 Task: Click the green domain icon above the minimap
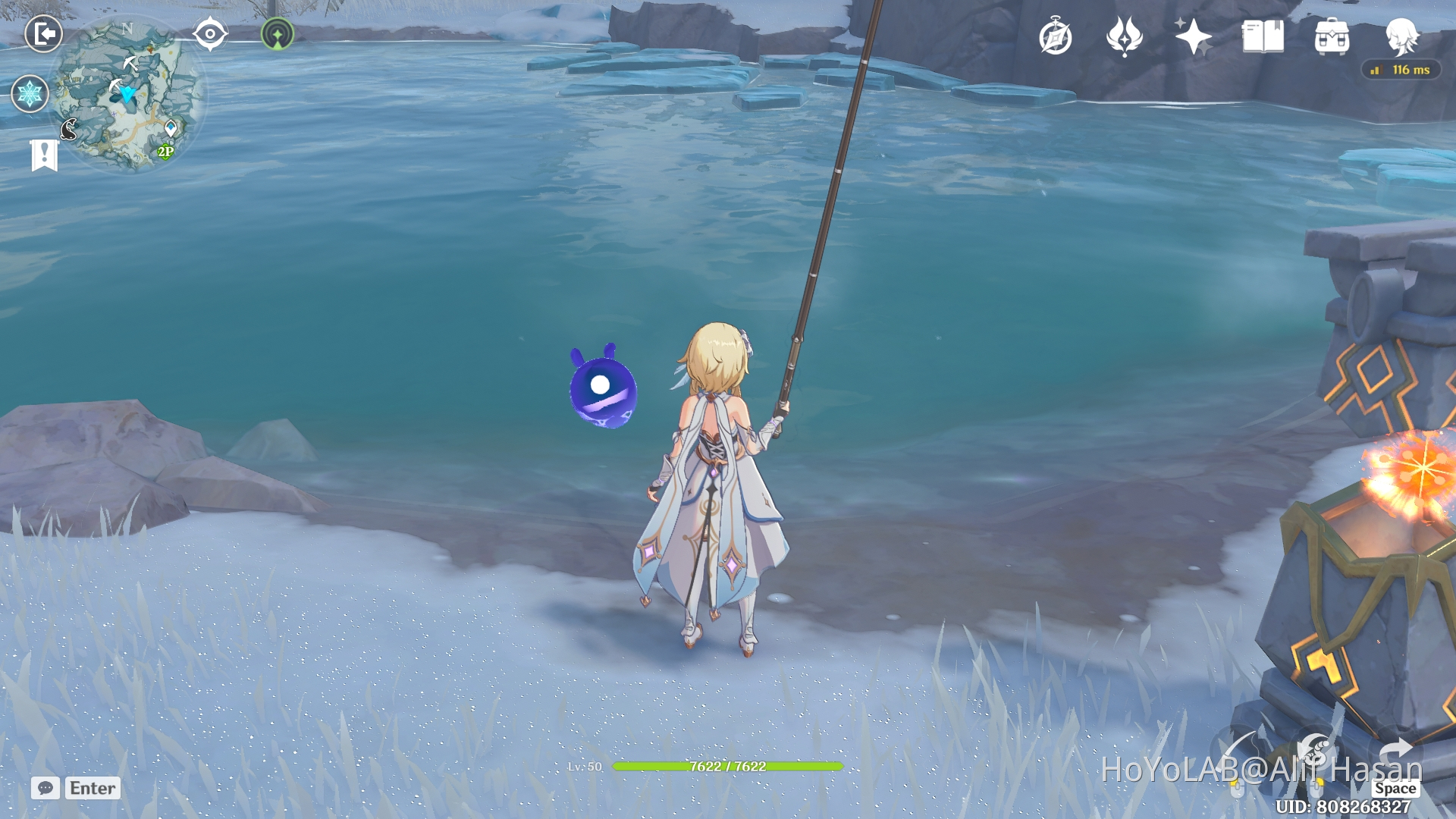coord(278,34)
